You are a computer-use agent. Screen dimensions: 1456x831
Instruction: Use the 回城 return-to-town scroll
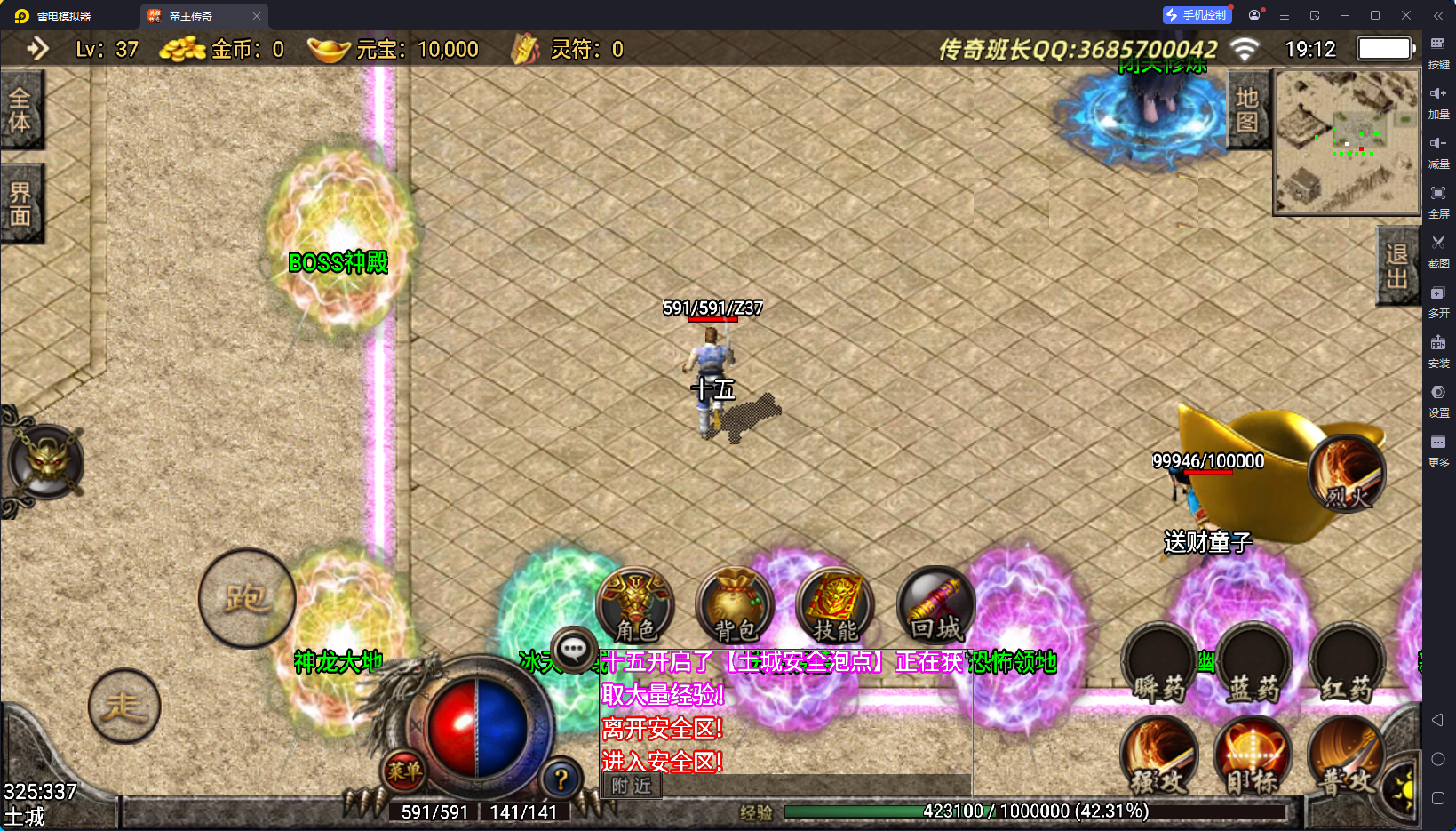click(935, 604)
